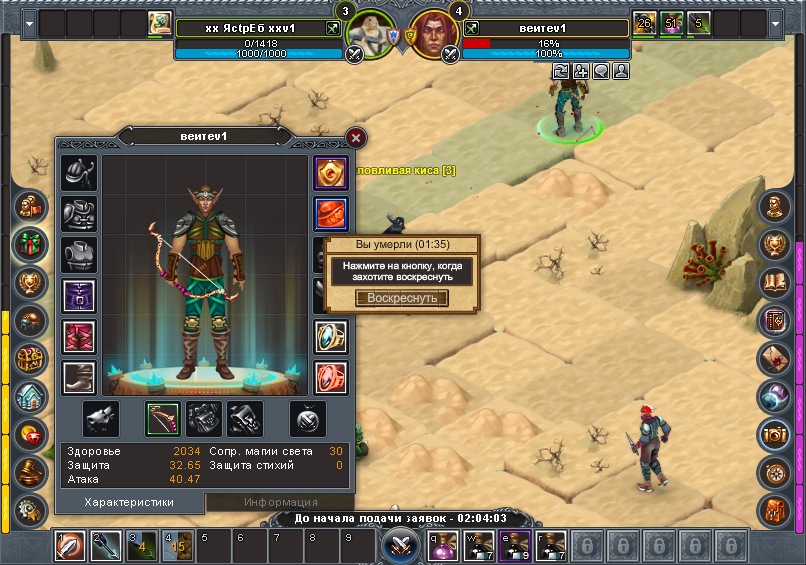Image resolution: width=806 pixels, height=565 pixels.
Task: Use the purple potion in slot q
Action: pyautogui.click(x=444, y=547)
